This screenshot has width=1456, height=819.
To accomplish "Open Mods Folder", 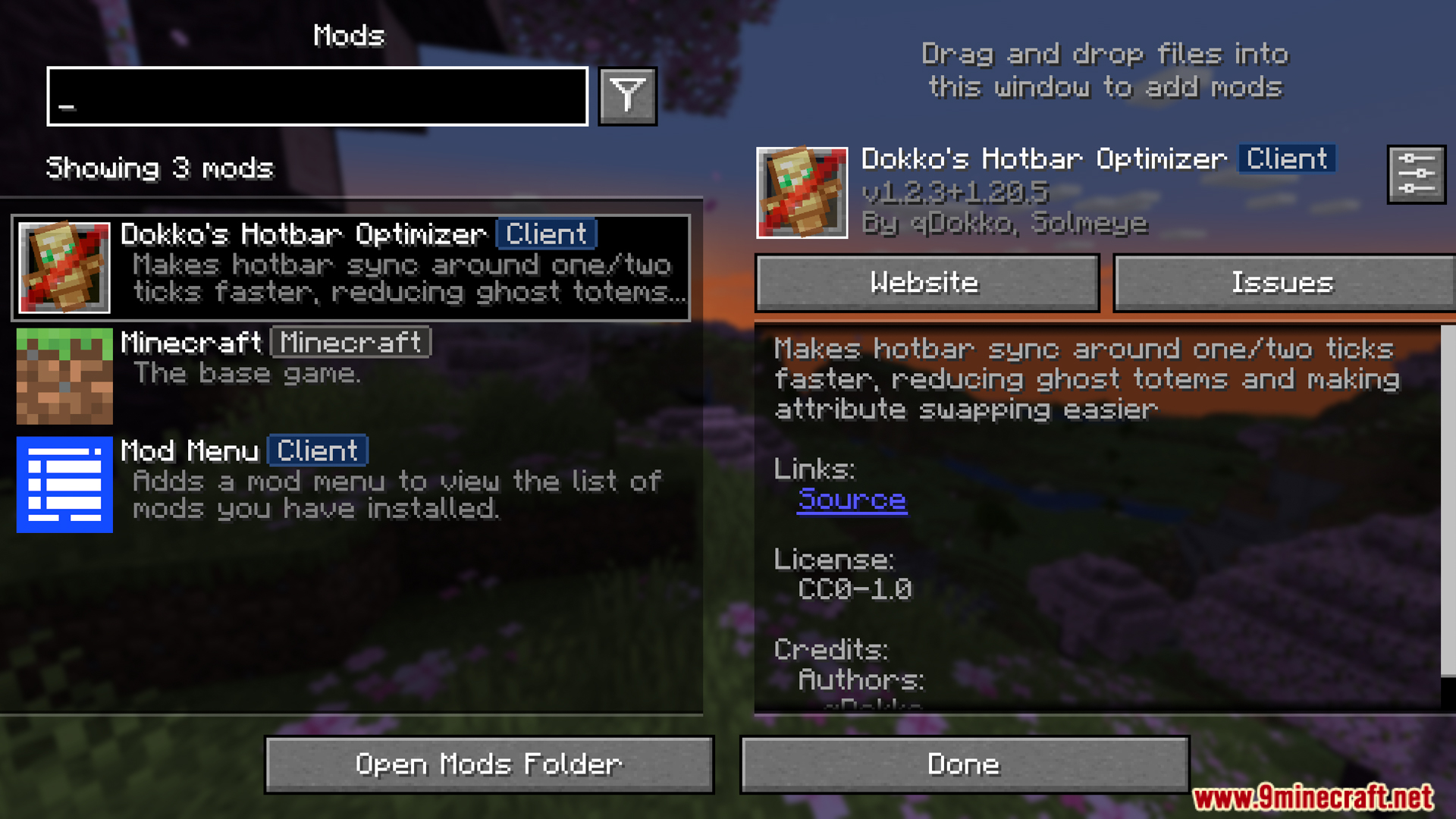I will [x=489, y=764].
